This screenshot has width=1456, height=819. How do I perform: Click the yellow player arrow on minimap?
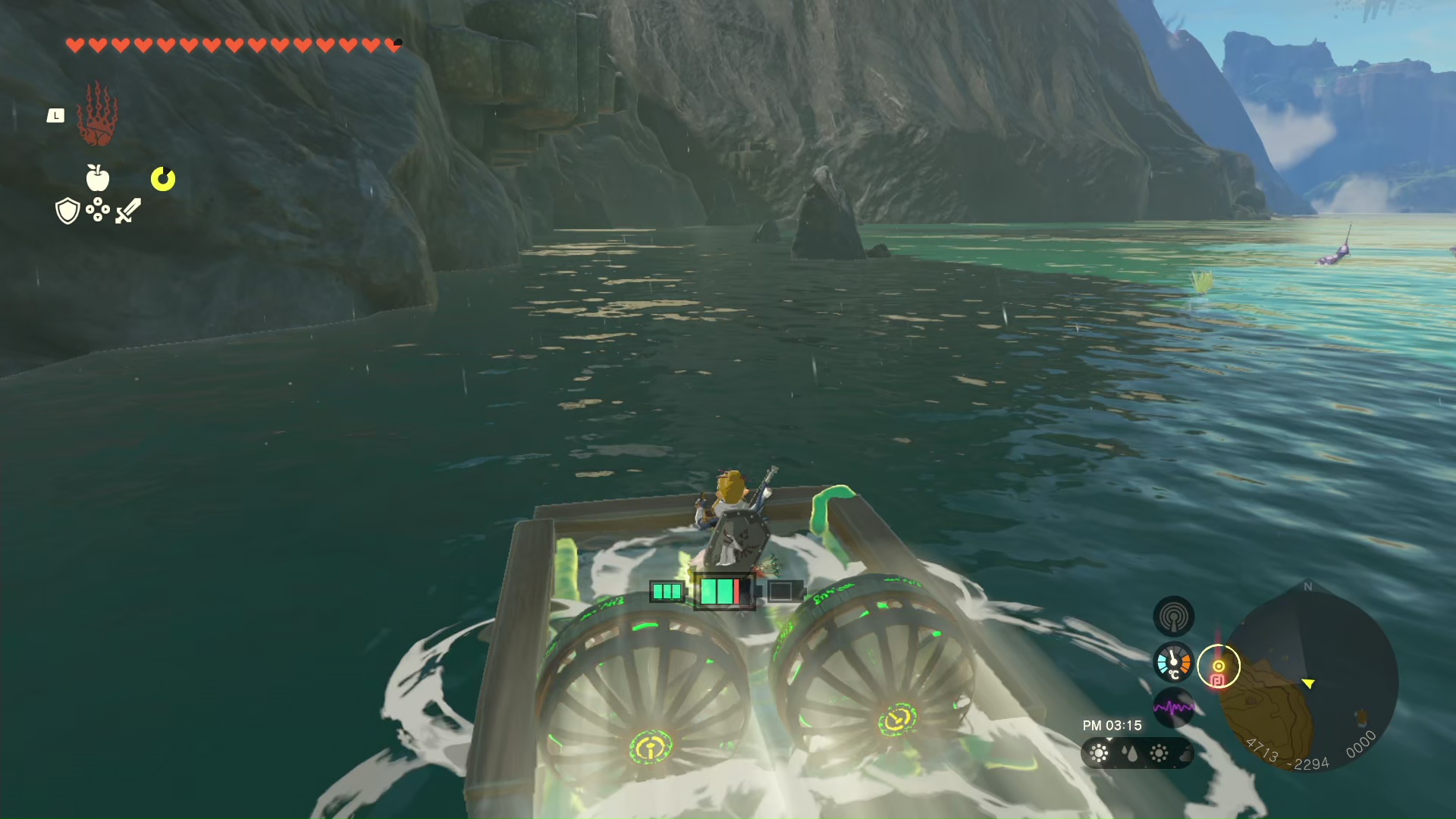point(1309,683)
